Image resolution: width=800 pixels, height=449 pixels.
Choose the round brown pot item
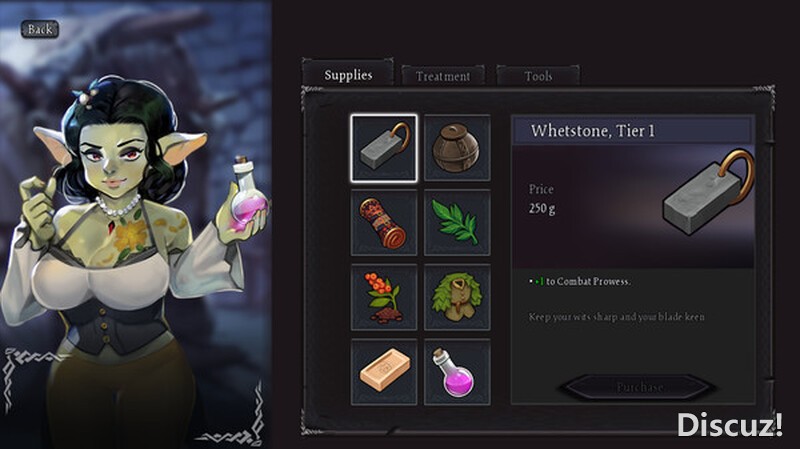tap(457, 148)
